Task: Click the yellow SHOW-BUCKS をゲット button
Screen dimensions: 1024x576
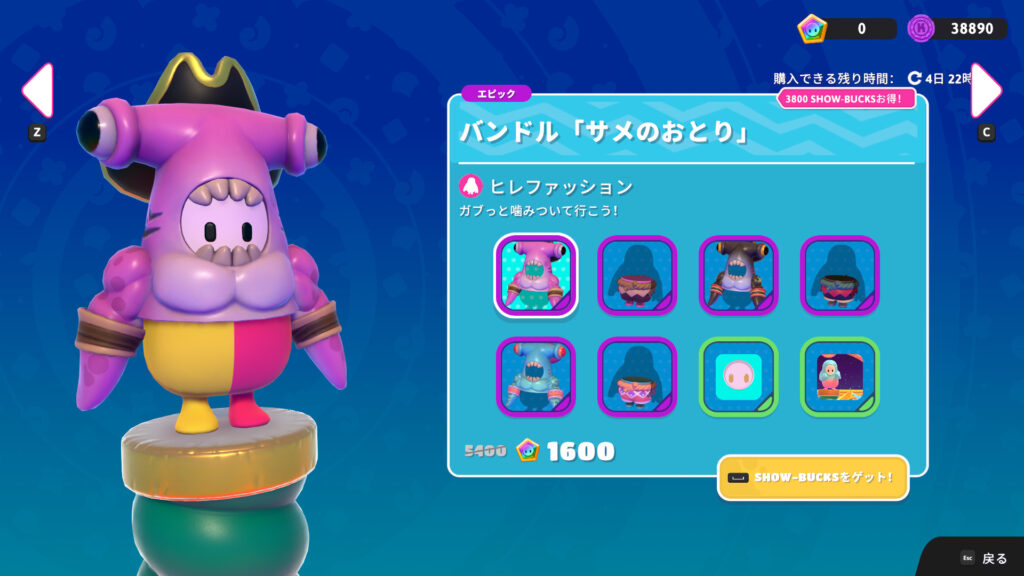Action: click(813, 478)
